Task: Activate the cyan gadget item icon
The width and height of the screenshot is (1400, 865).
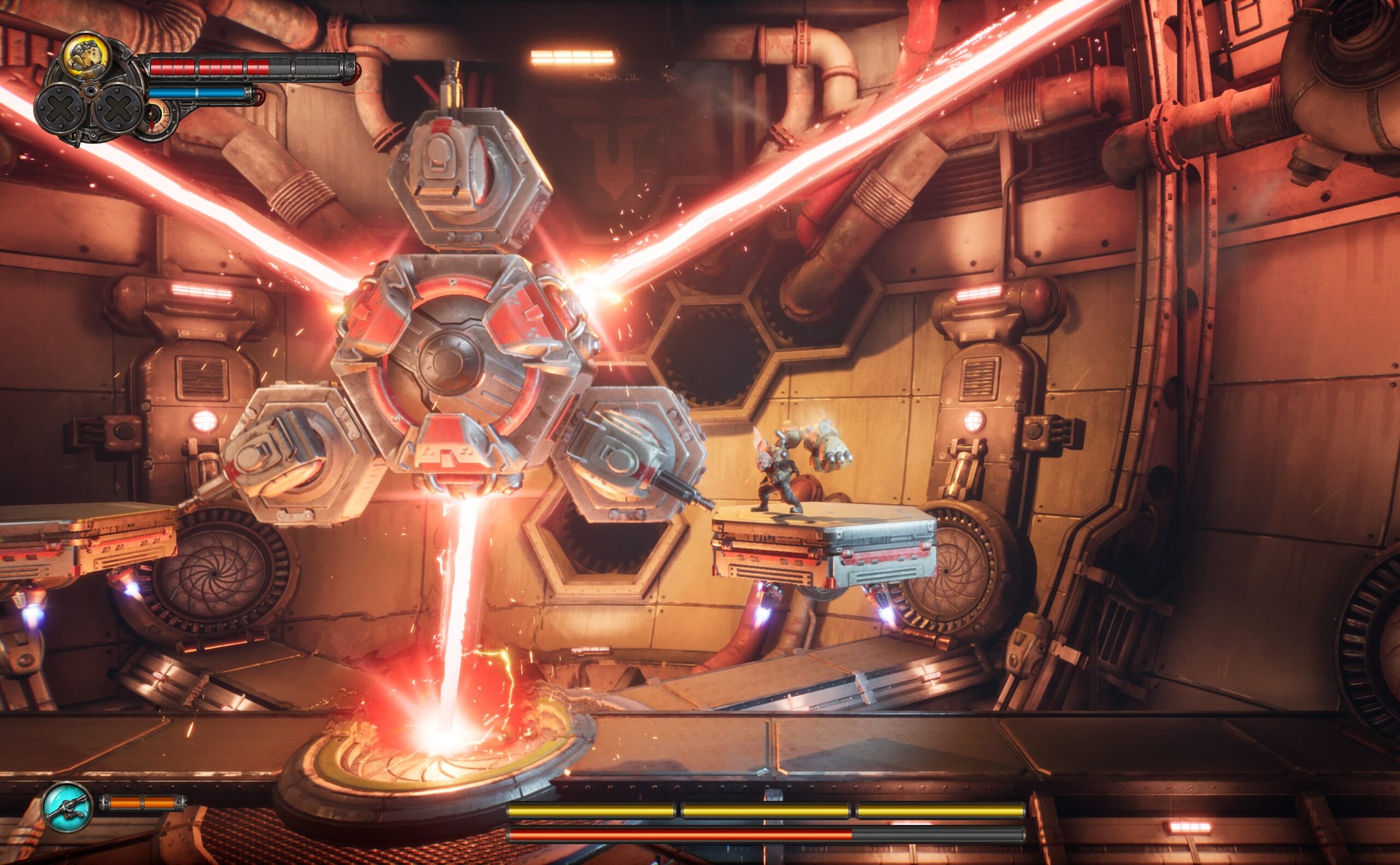Action: tap(67, 806)
